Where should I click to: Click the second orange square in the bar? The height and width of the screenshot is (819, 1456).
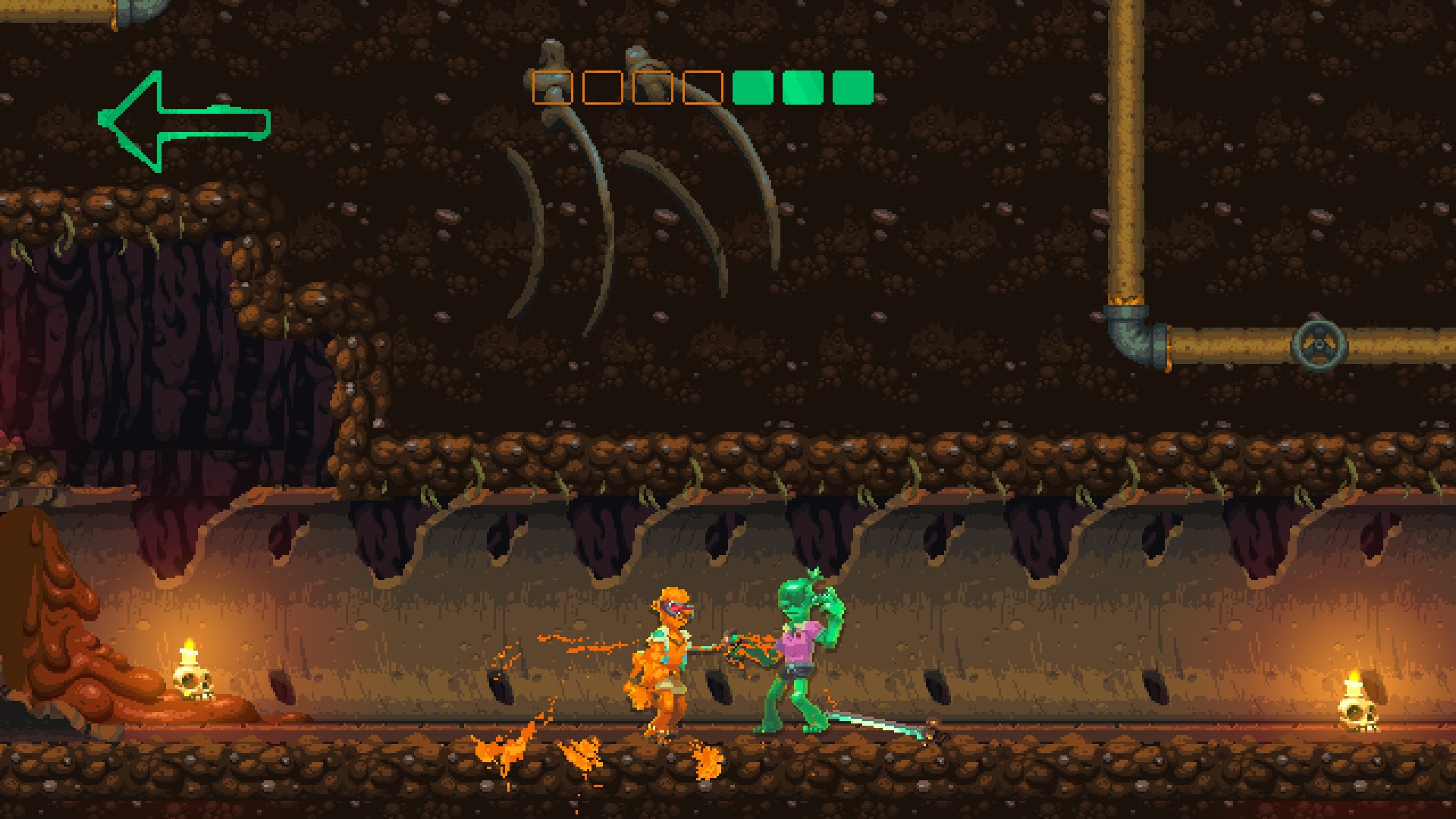[x=601, y=86]
